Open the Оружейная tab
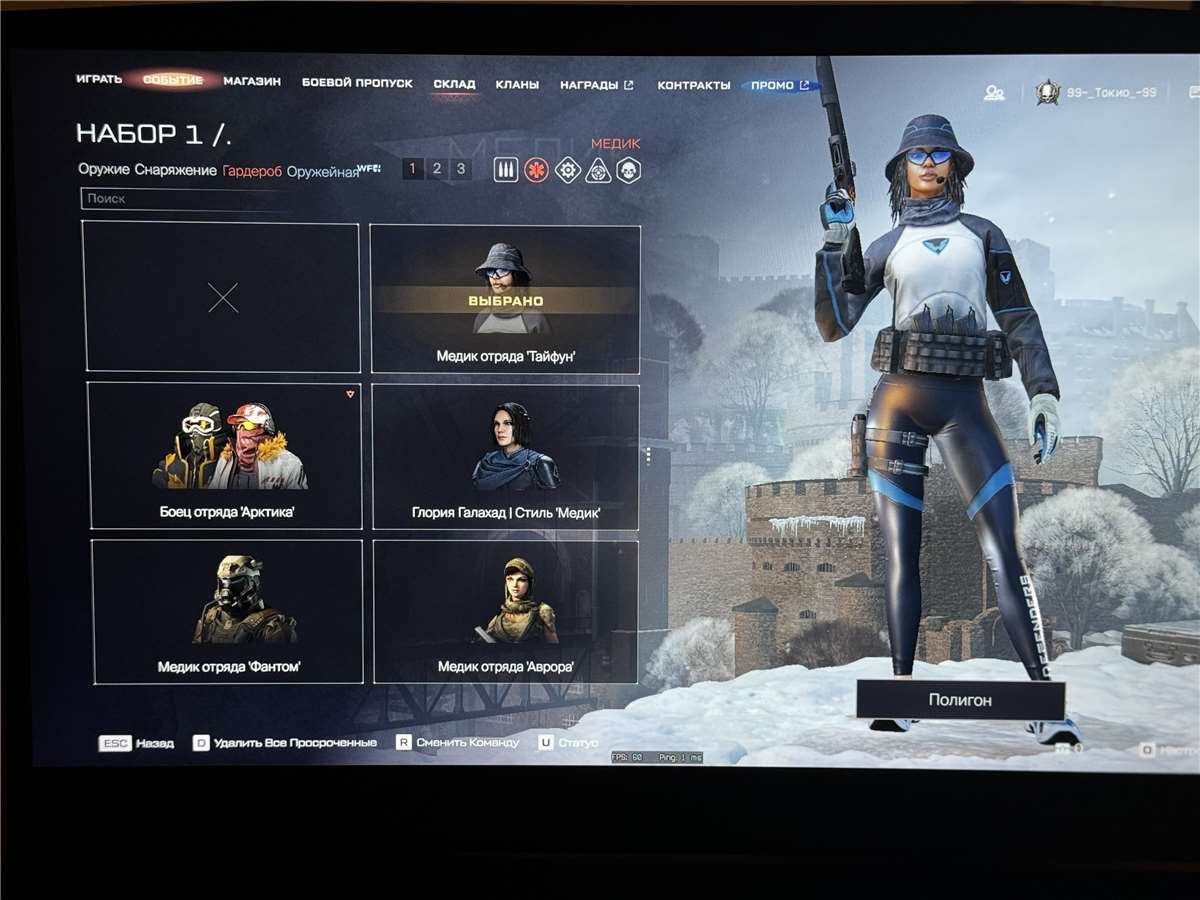 click(x=322, y=171)
